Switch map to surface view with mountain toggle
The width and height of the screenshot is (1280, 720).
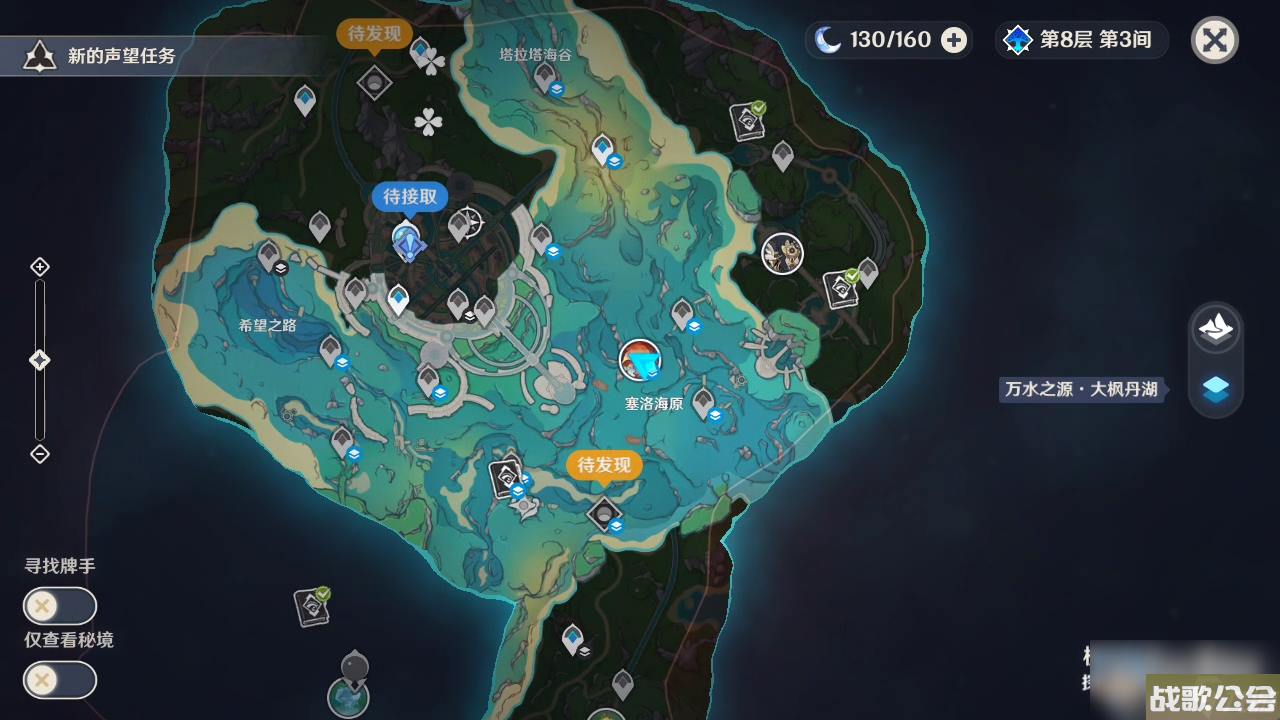(x=1215, y=329)
